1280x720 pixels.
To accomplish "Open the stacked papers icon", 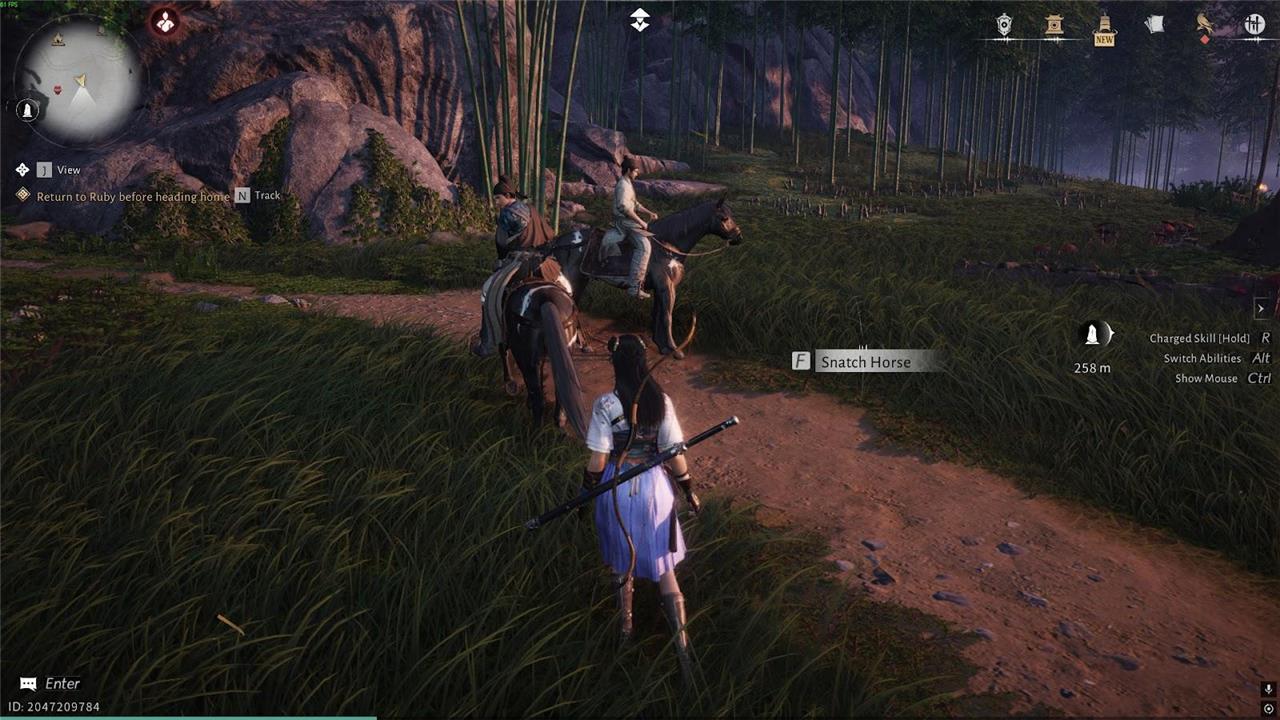I will tap(1154, 25).
